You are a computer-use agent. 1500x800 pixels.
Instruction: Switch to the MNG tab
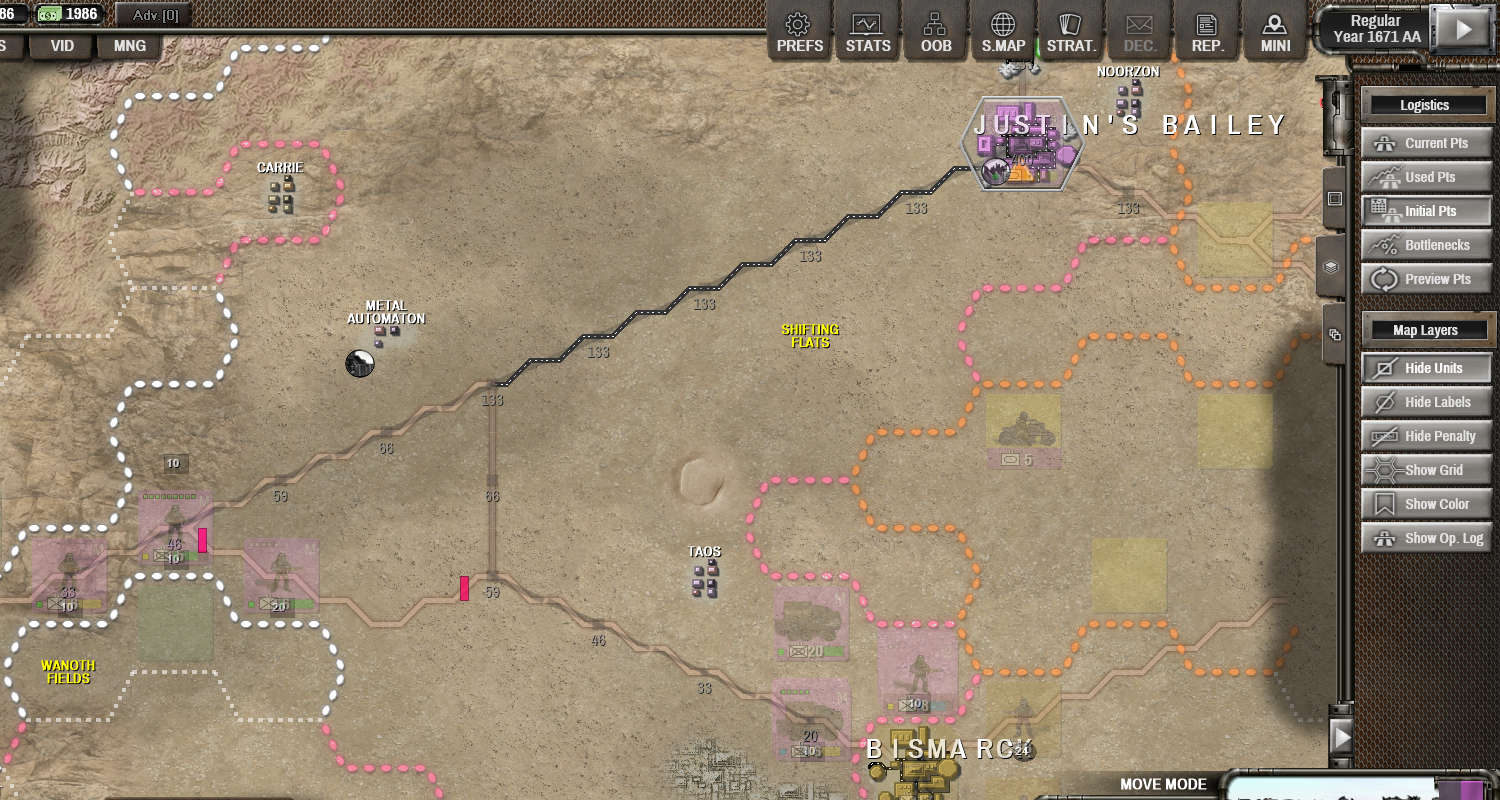pyautogui.click(x=129, y=46)
